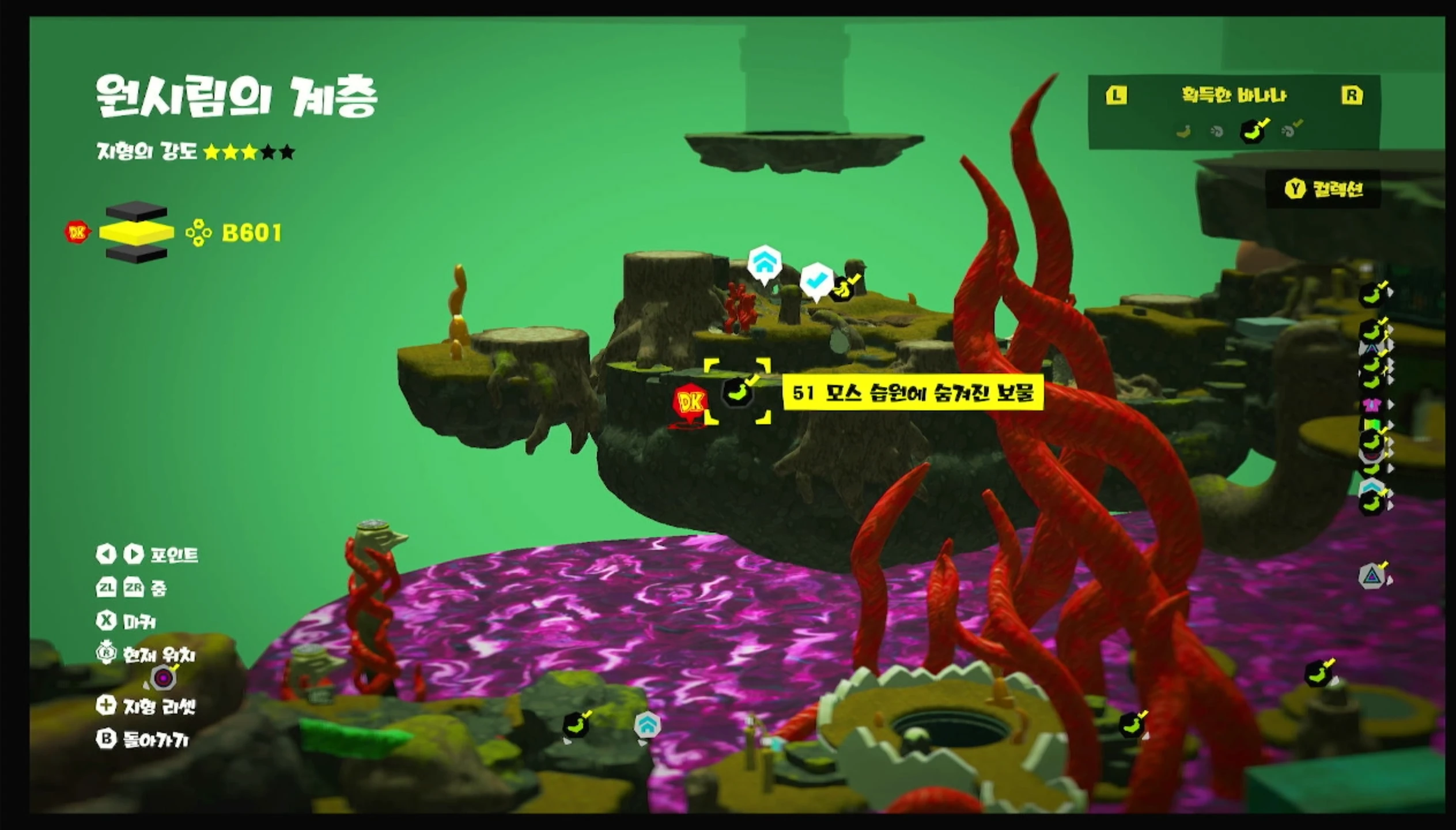This screenshot has width=1456, height=830.
Task: Choose the bright blue house warp marker
Action: (x=764, y=263)
